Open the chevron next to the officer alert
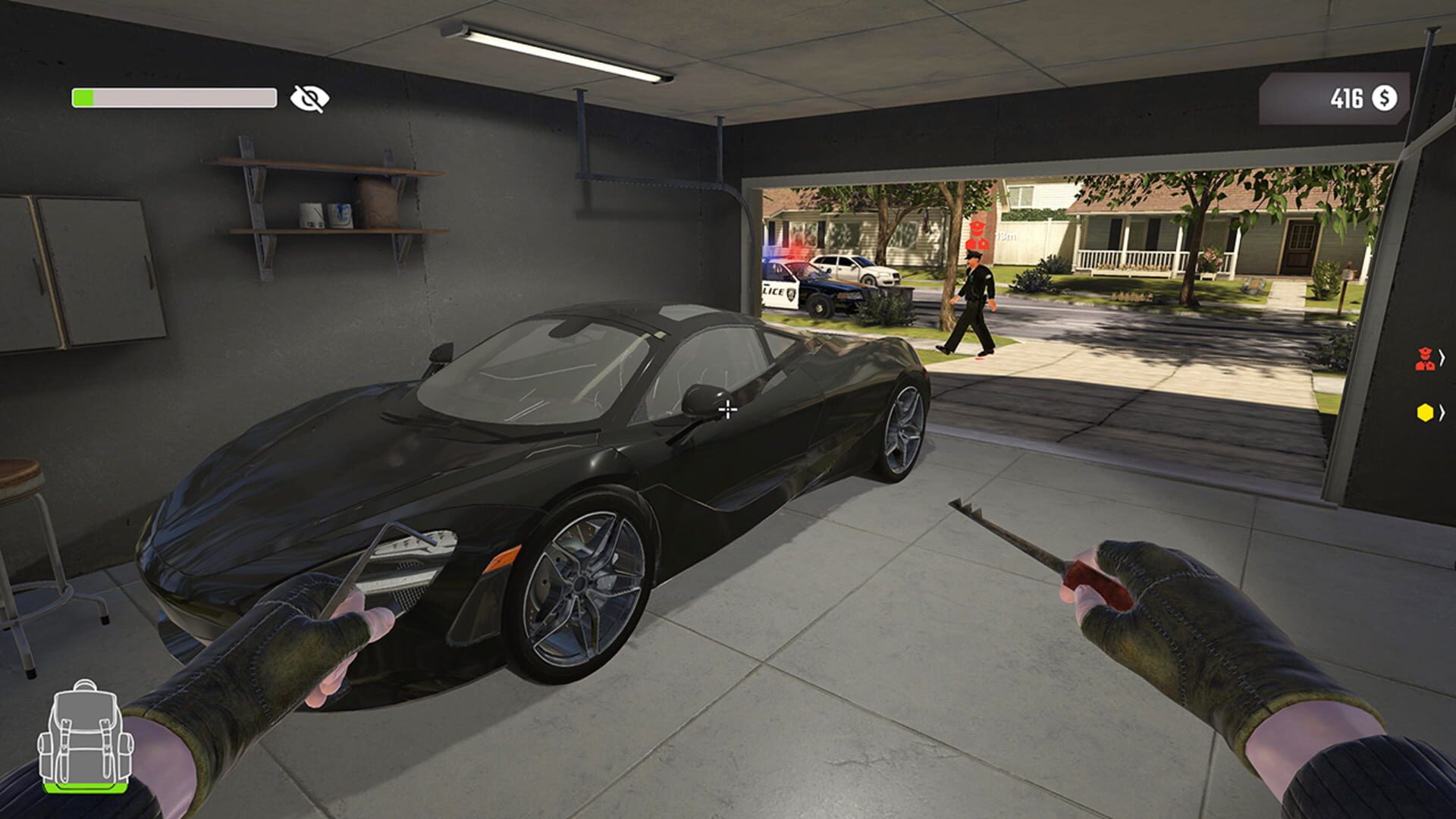1456x819 pixels. (1443, 359)
